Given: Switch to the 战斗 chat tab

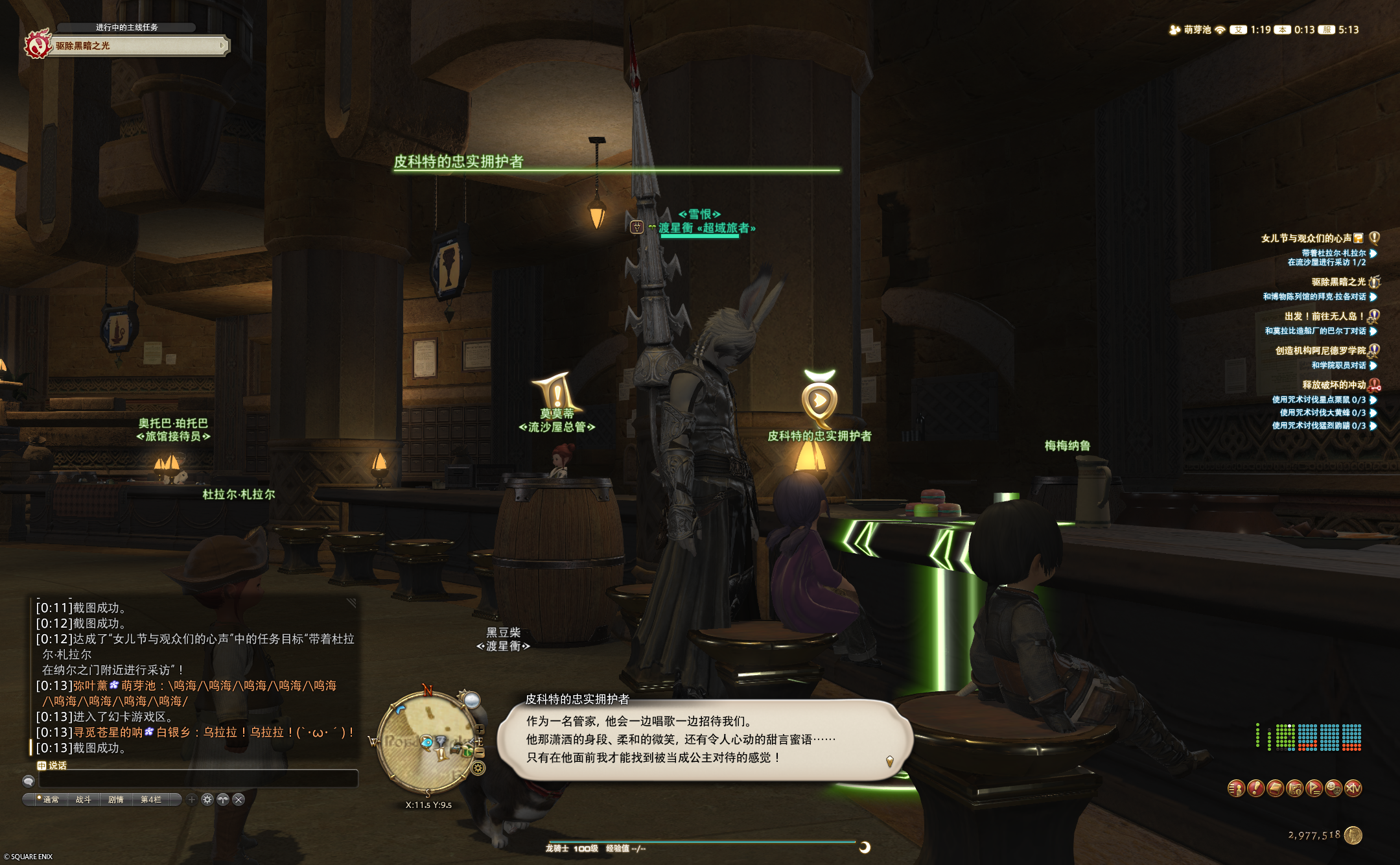Looking at the screenshot, I should click(x=83, y=800).
